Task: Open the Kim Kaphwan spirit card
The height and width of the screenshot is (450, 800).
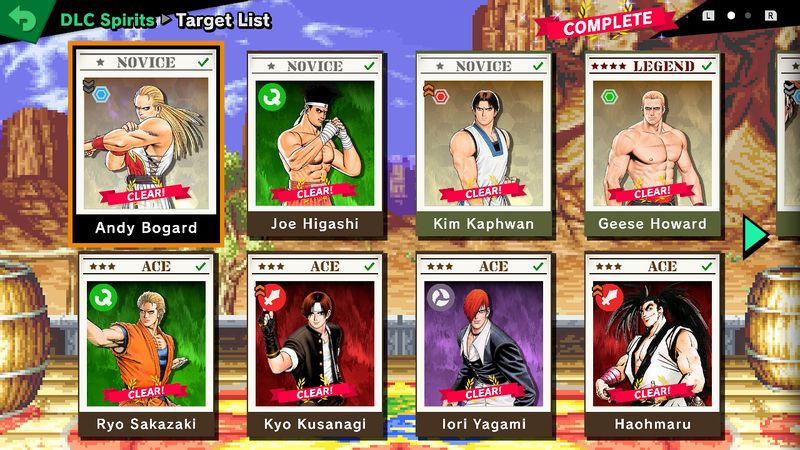Action: pos(484,145)
